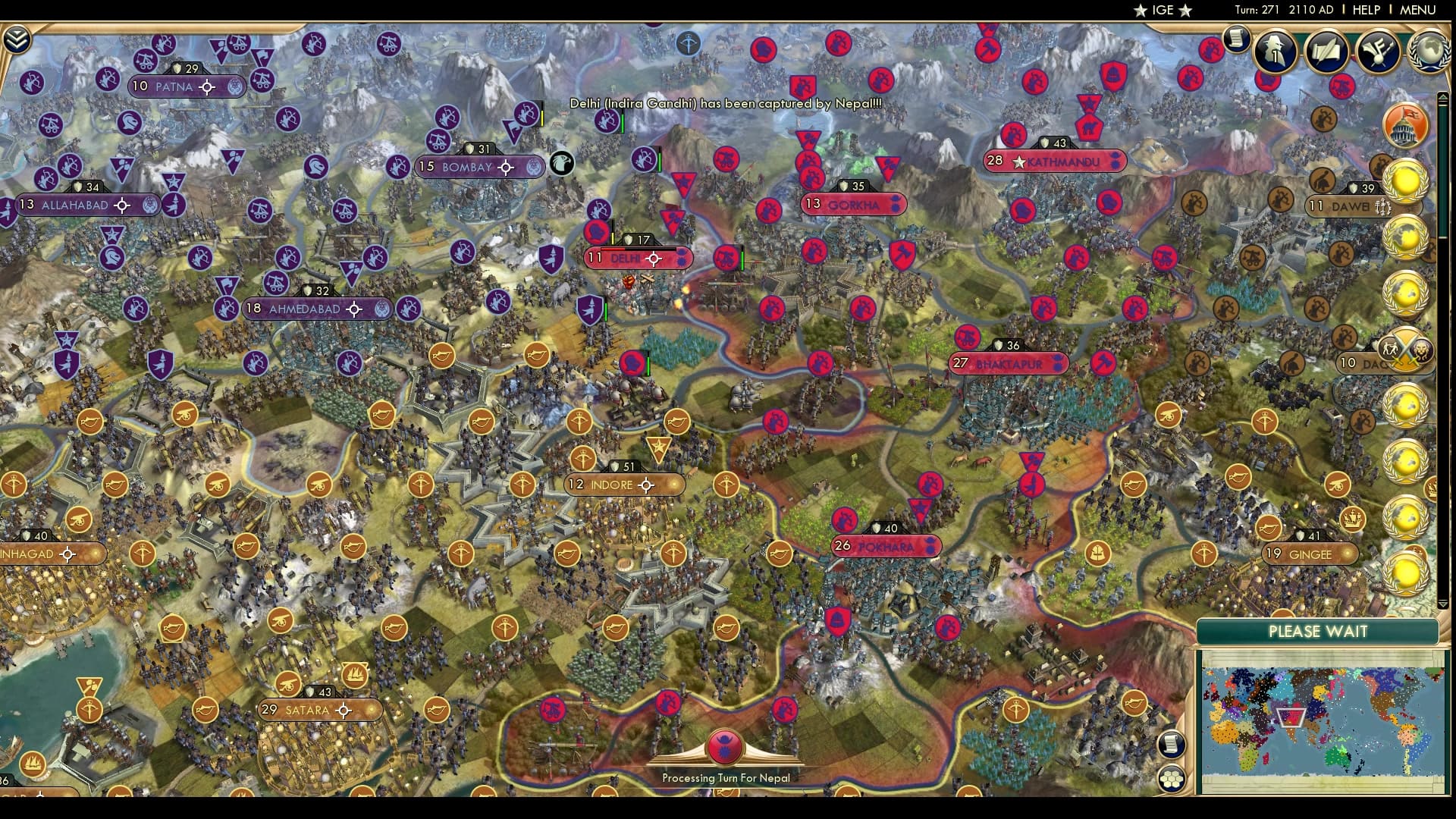Open the lion emblem notification on the right

[x=1423, y=351]
